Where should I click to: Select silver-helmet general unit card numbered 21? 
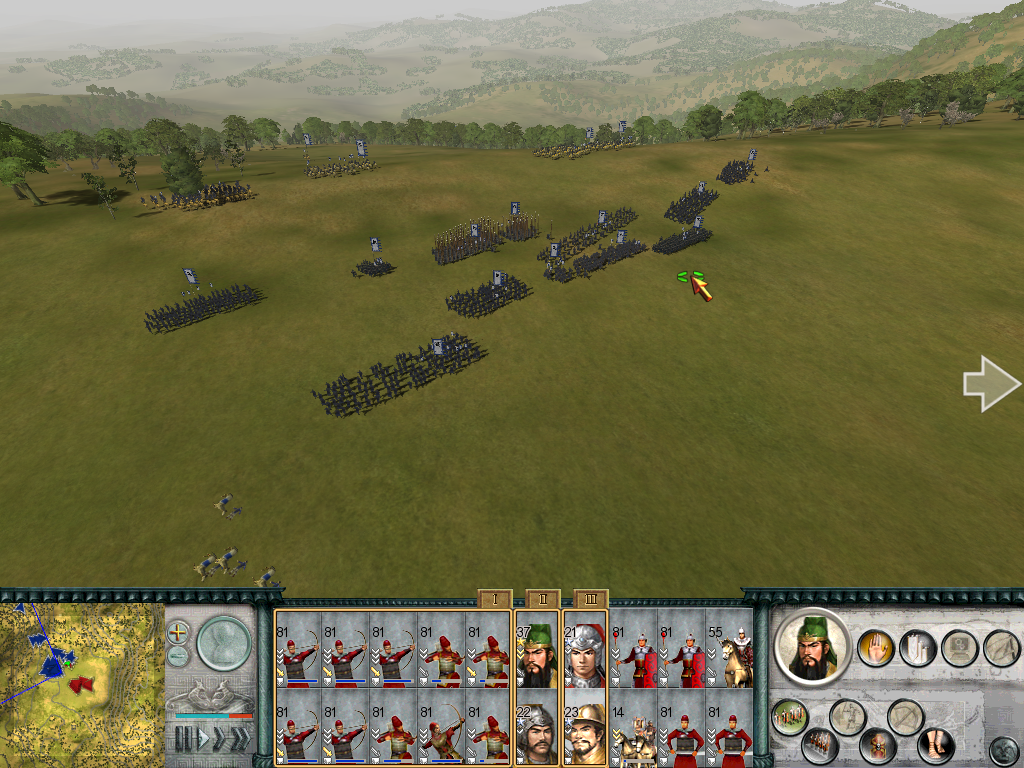(584, 649)
